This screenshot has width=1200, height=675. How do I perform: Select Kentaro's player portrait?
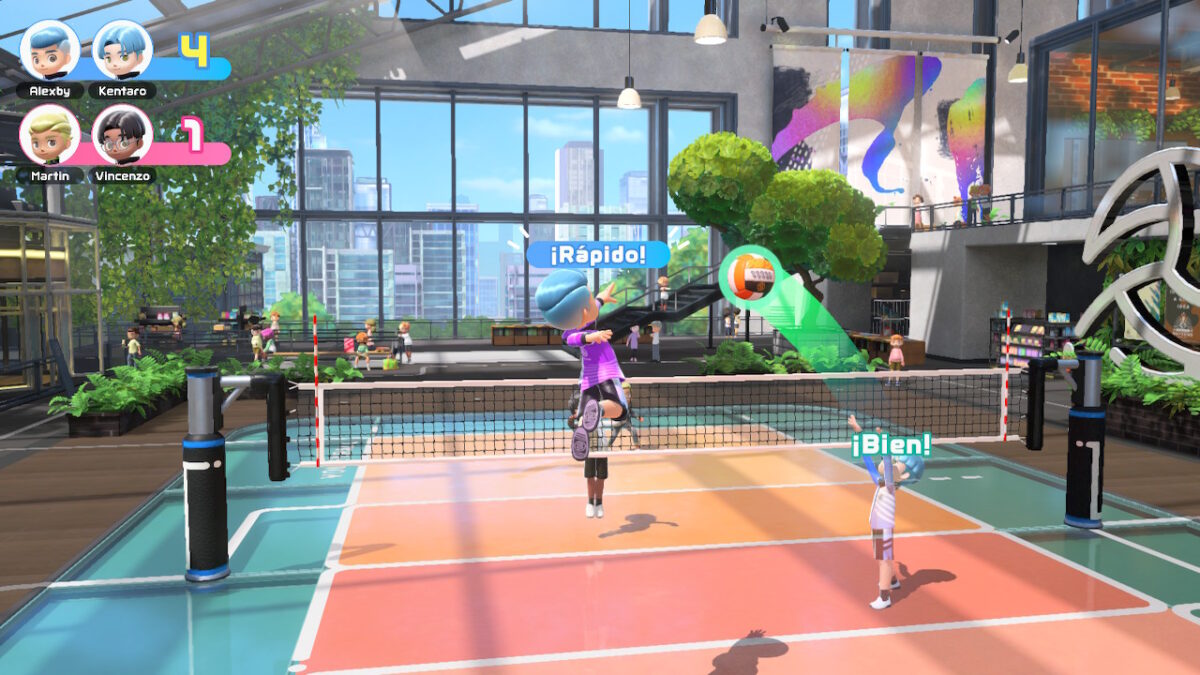coord(122,50)
